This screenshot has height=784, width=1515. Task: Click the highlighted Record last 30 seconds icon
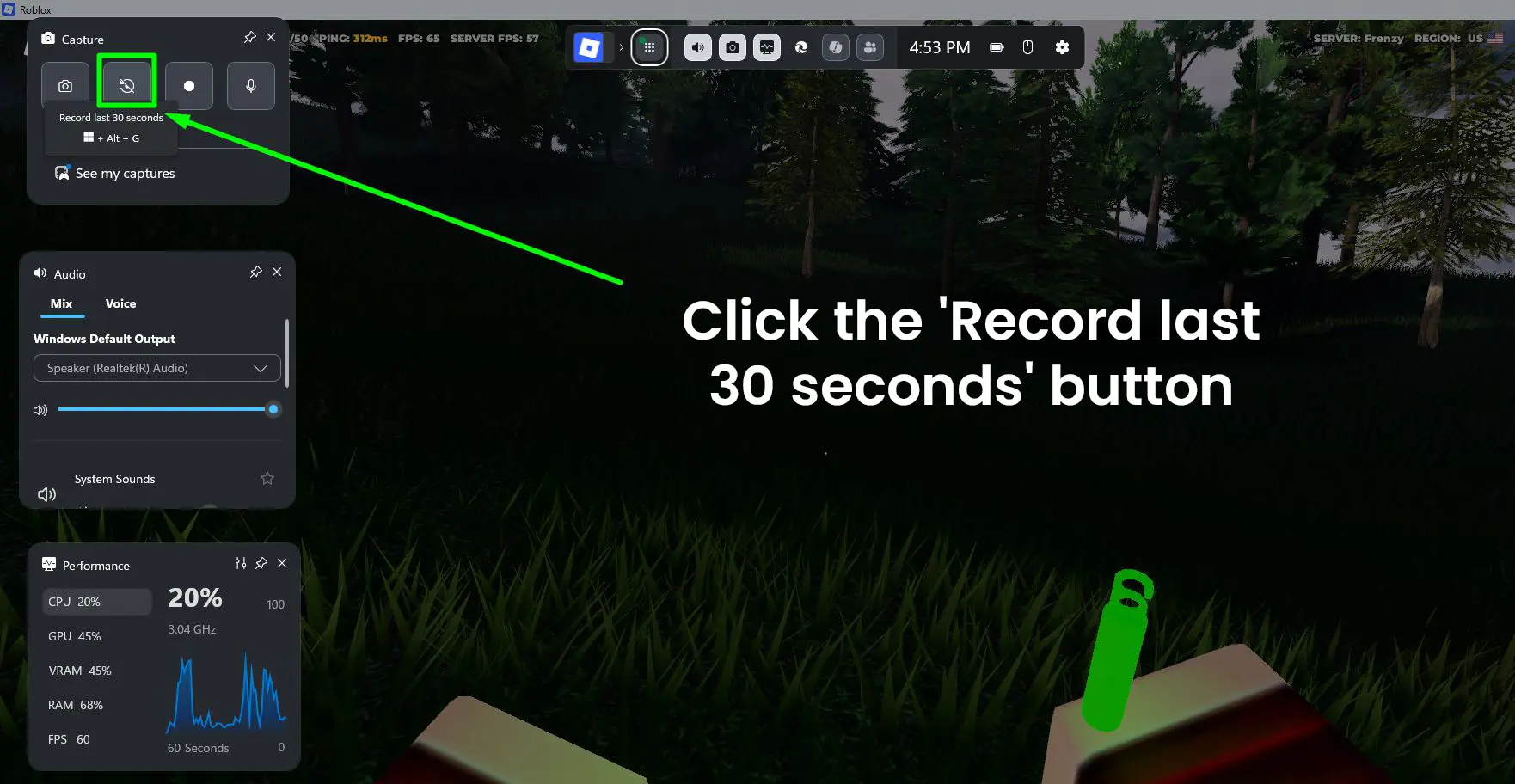click(126, 85)
